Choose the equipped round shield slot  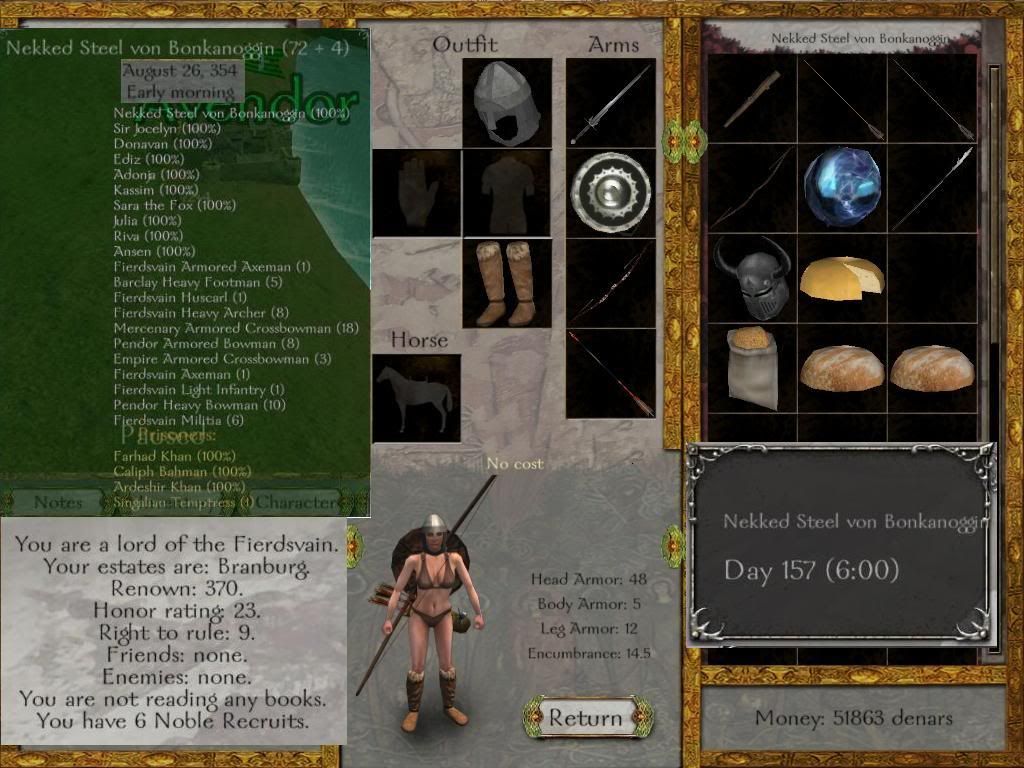point(611,193)
